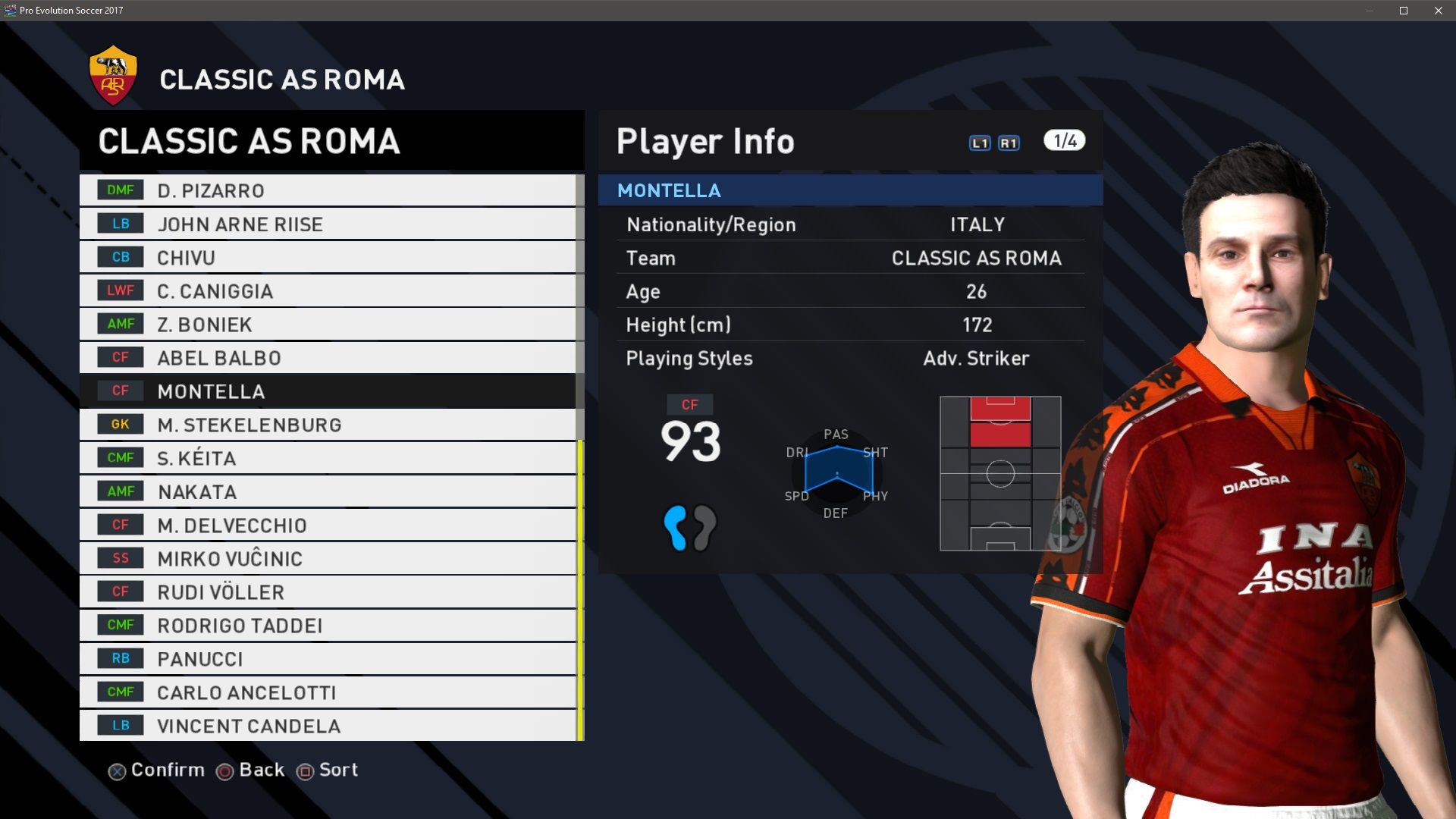Select the CB Chivu row
1456x819 pixels.
(328, 257)
